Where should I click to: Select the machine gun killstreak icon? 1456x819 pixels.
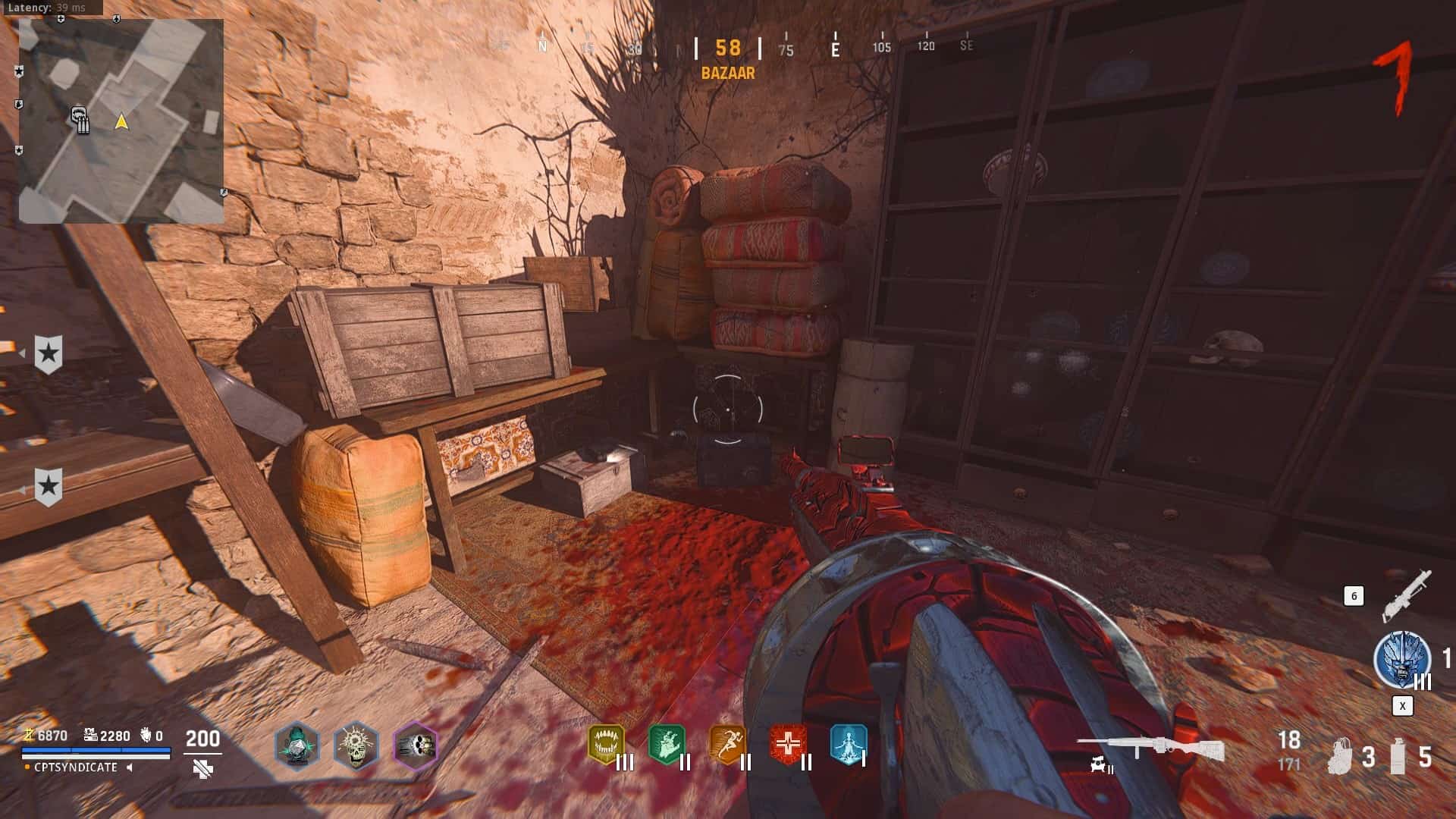pyautogui.click(x=1406, y=595)
